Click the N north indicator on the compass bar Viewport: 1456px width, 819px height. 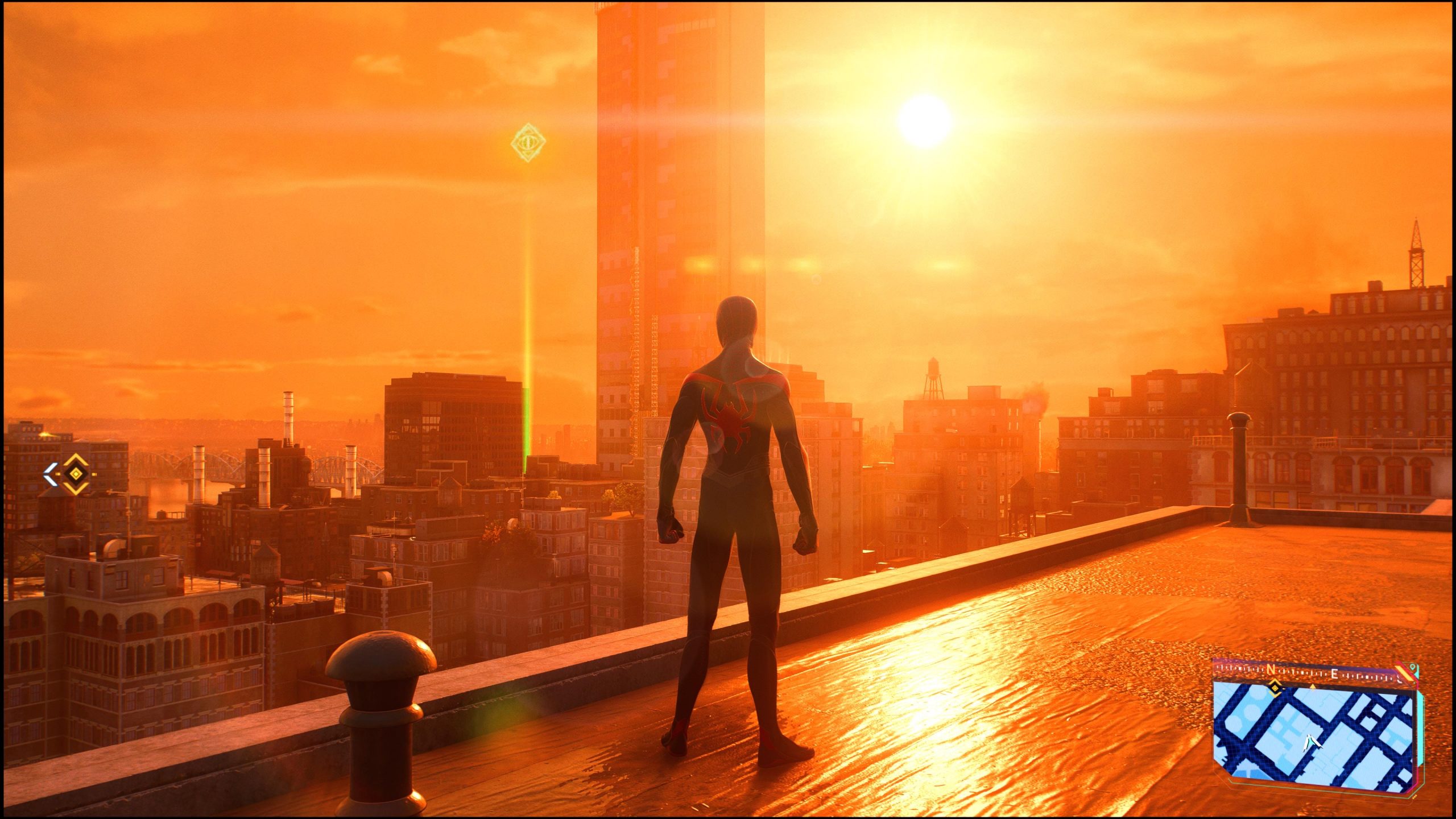[1272, 669]
